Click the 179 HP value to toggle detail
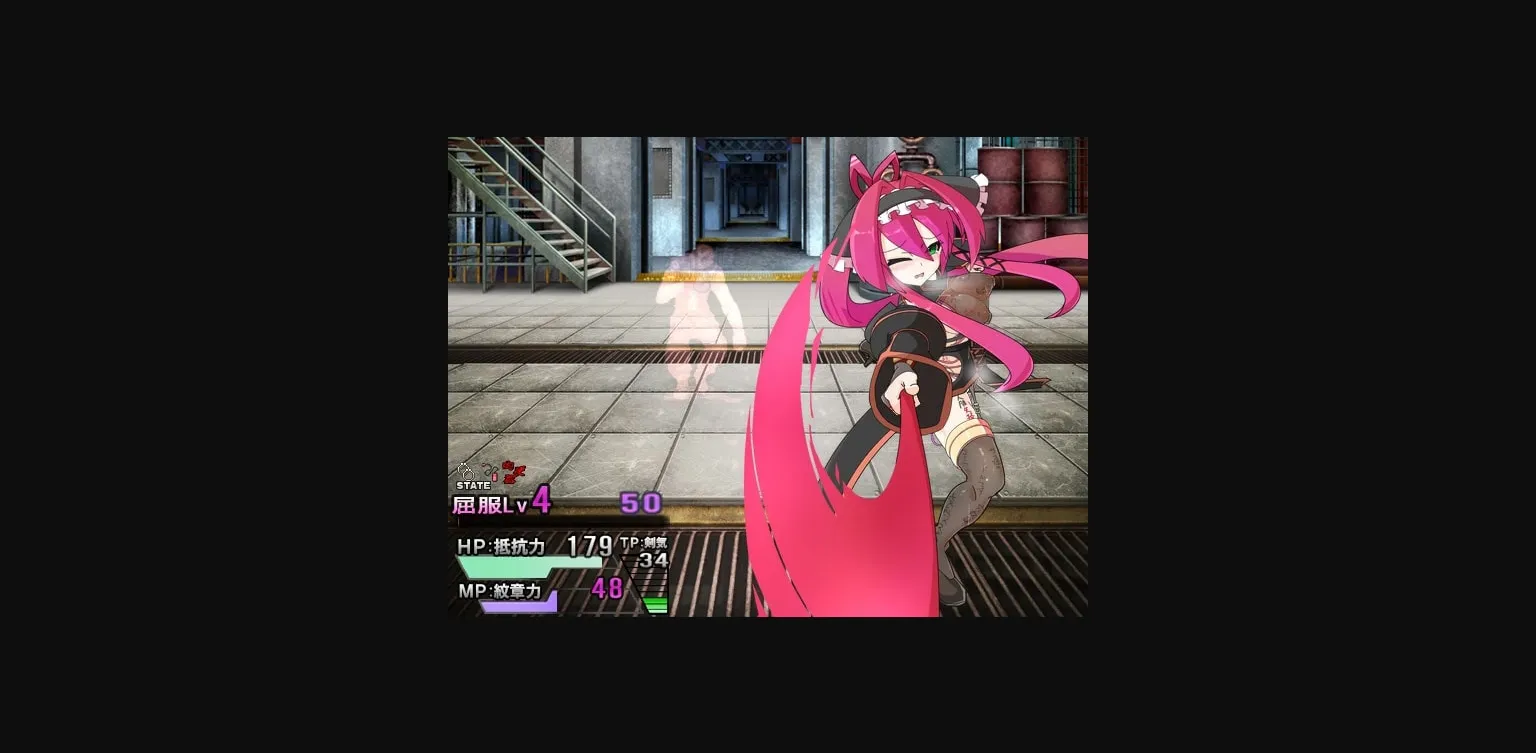The width and height of the screenshot is (1536, 753). 588,547
